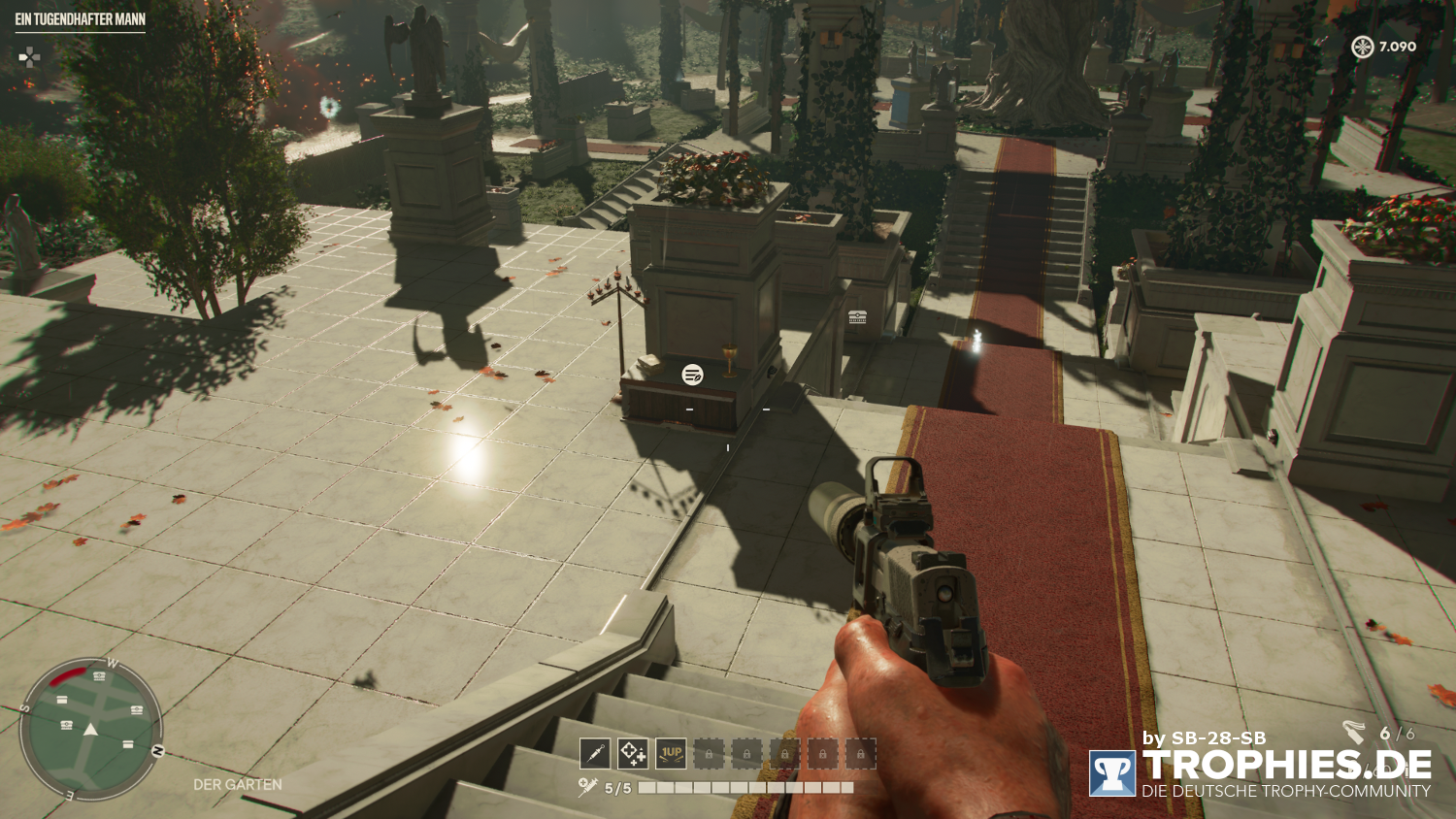Image resolution: width=1456 pixels, height=819 pixels.
Task: Open the Trophies.de trophy logo
Action: coord(1112,773)
